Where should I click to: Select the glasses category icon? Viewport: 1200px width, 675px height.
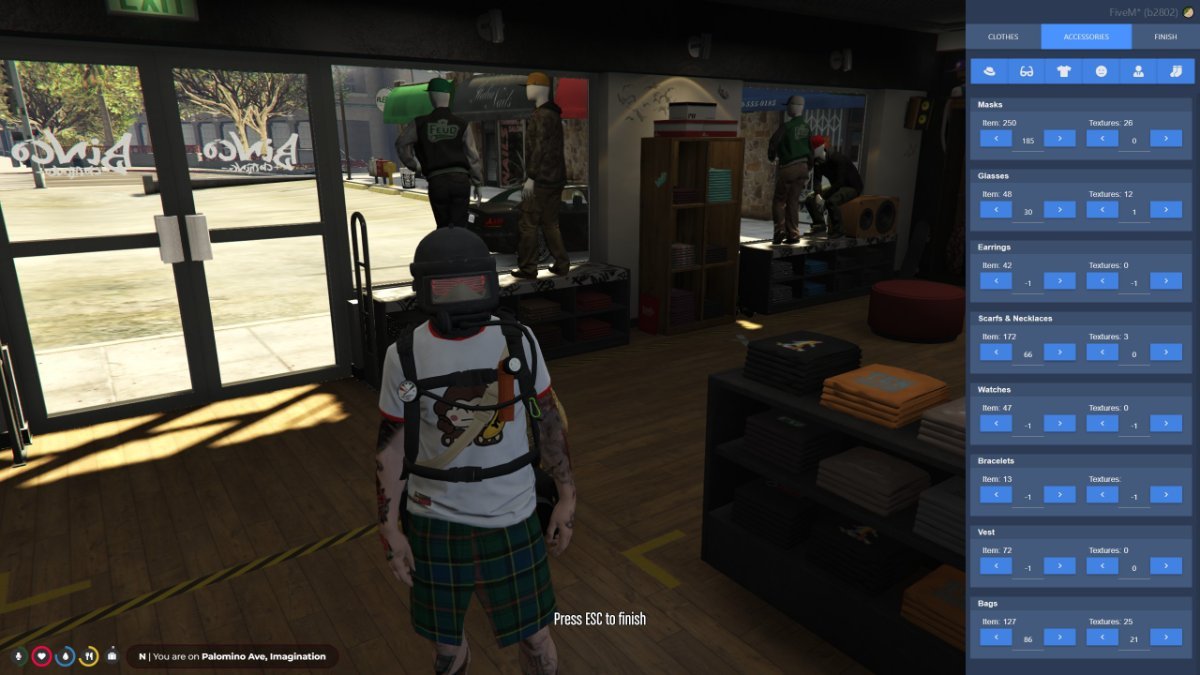(1026, 71)
